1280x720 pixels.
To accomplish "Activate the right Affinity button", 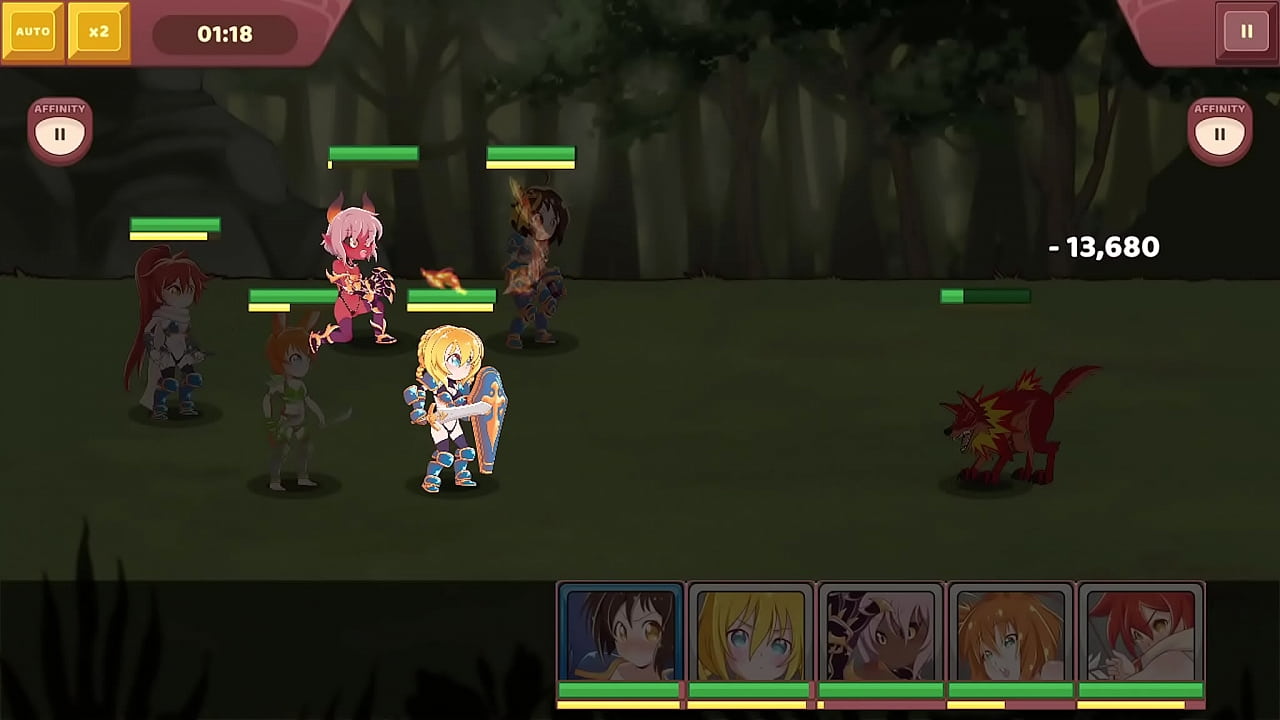I will click(1219, 132).
